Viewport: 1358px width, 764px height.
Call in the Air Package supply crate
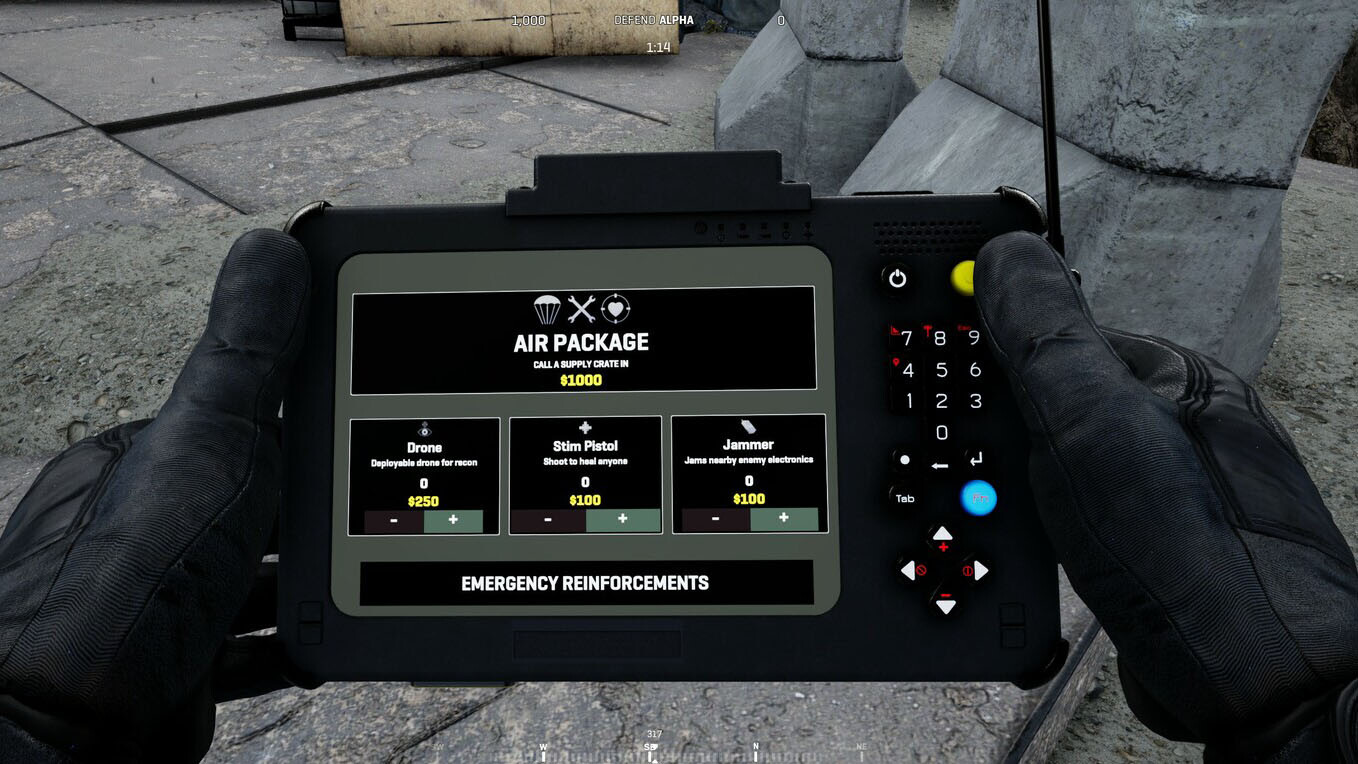click(583, 340)
